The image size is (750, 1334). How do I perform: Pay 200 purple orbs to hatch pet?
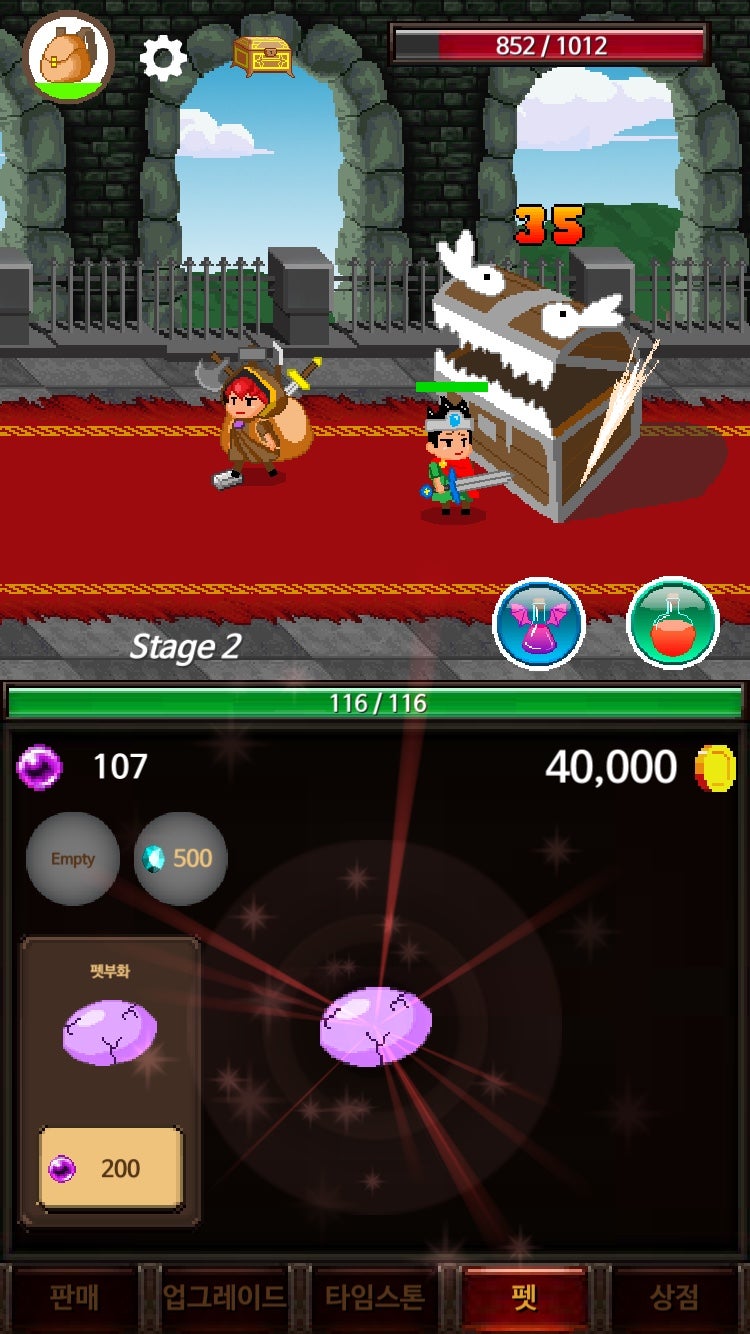coord(110,1168)
